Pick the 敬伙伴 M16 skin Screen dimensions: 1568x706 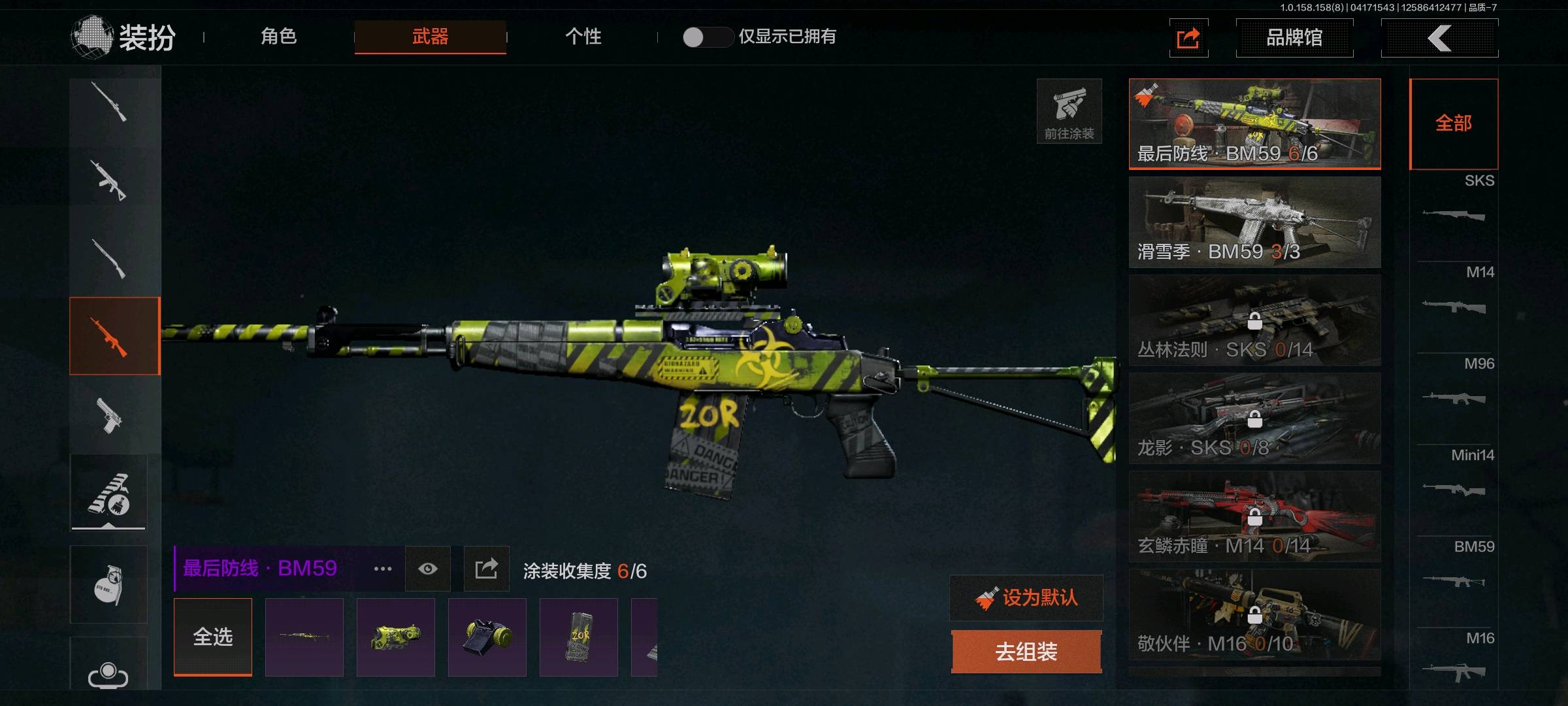pos(1254,614)
